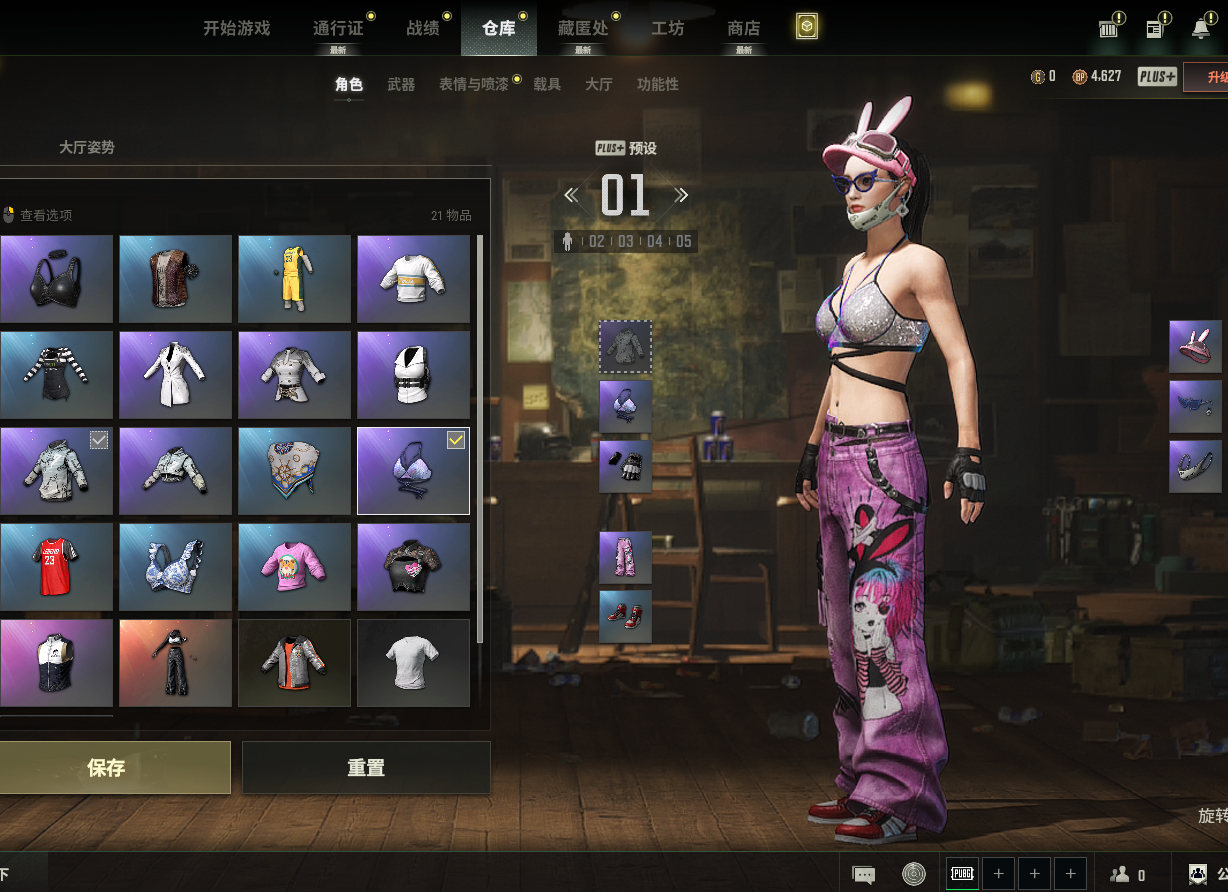Reset changes with 重置 button
Image resolution: width=1228 pixels, height=892 pixels.
coord(366,768)
